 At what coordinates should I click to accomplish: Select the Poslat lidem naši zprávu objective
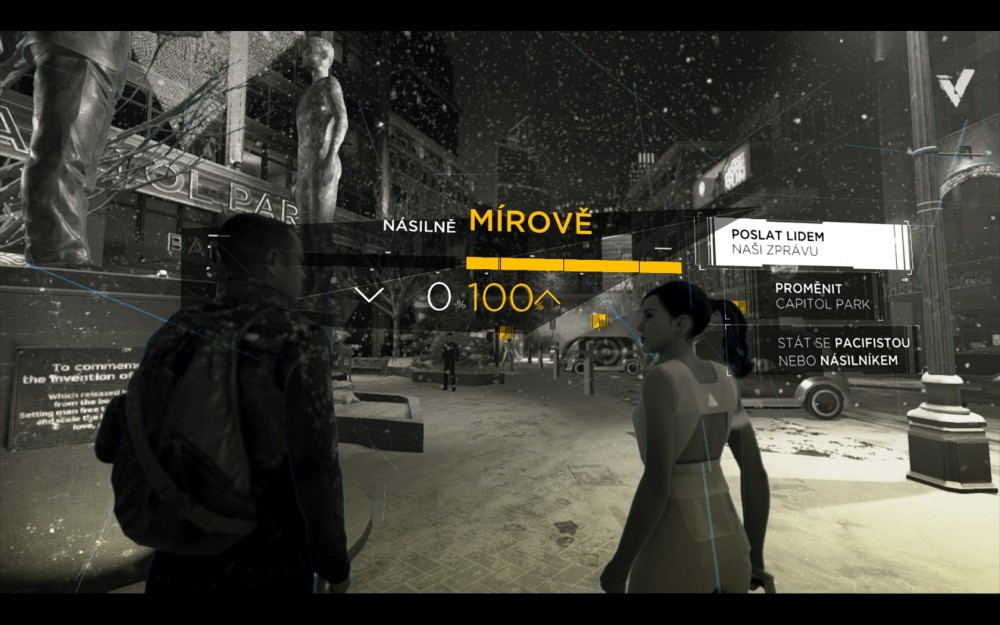pos(808,243)
